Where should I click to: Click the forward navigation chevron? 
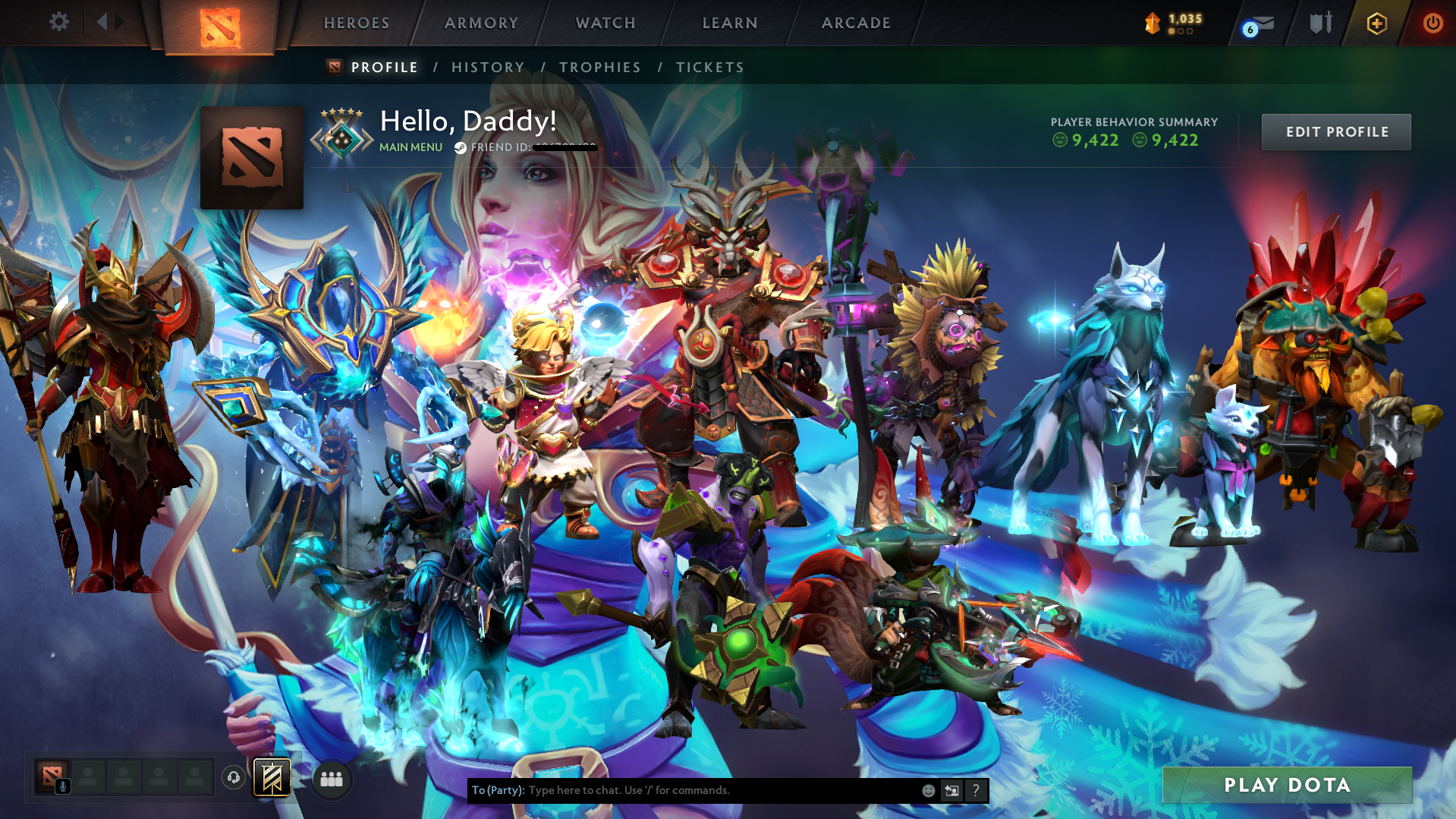(119, 22)
